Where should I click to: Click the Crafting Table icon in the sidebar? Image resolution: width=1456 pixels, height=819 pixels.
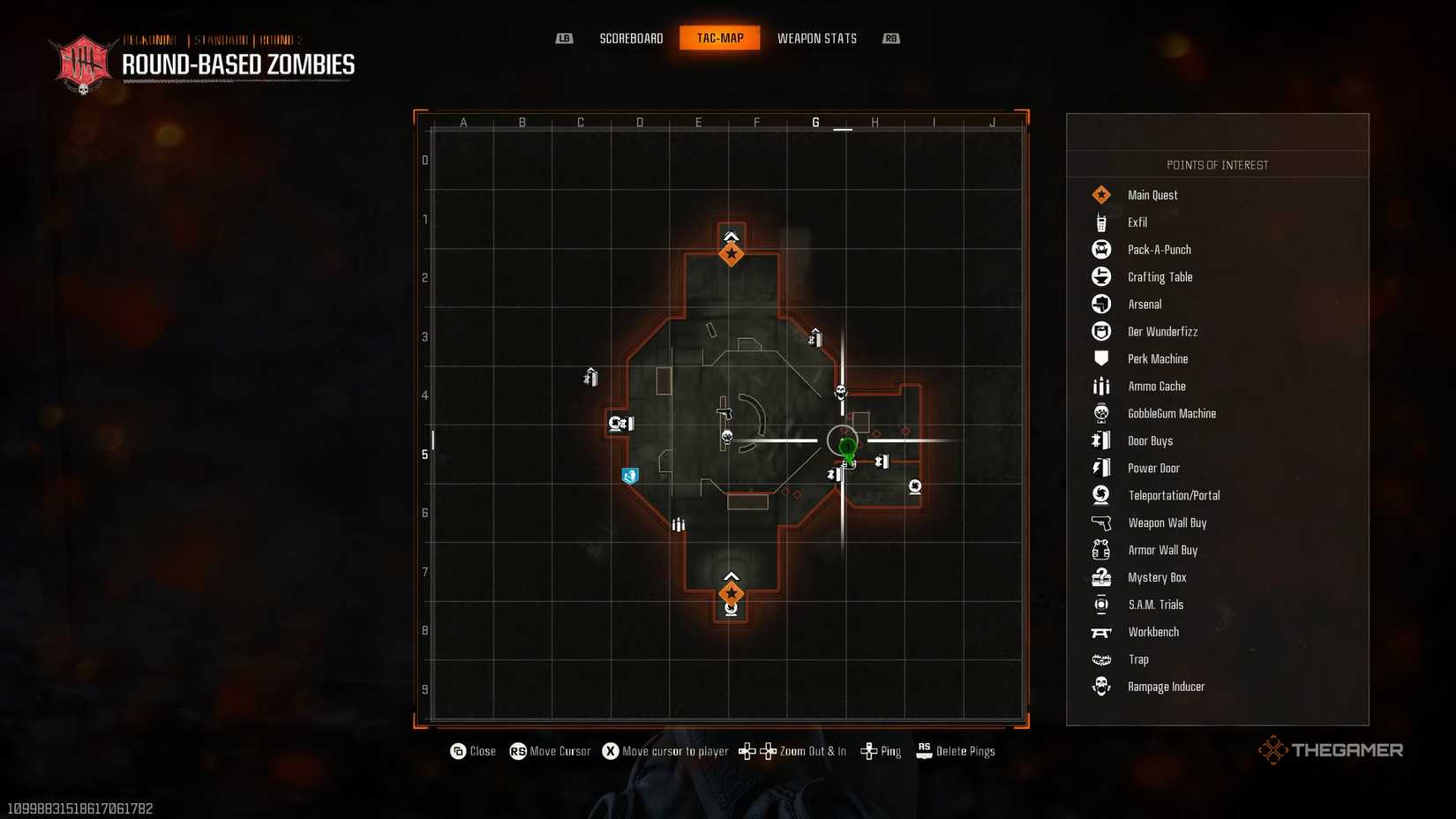pyautogui.click(x=1101, y=276)
